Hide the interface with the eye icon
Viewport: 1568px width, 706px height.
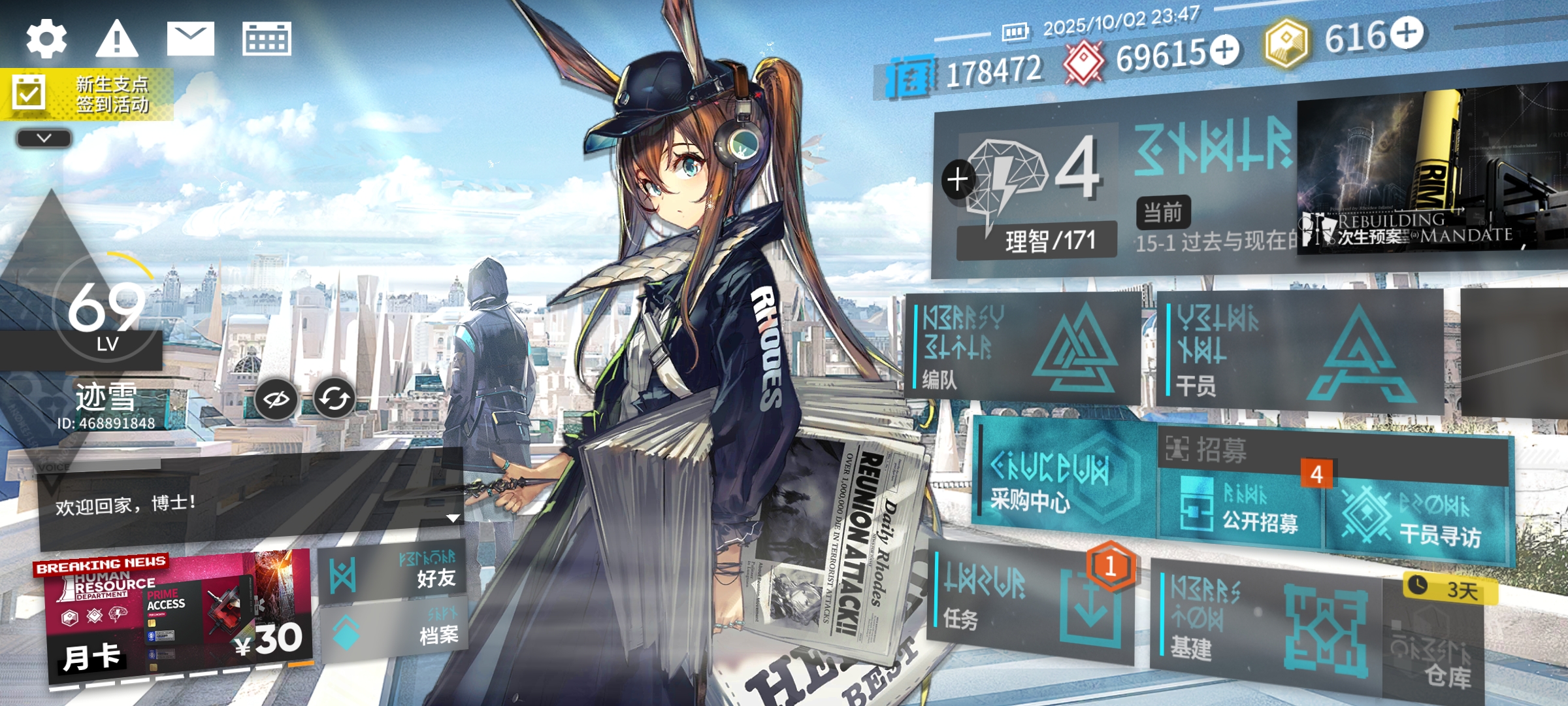(276, 398)
